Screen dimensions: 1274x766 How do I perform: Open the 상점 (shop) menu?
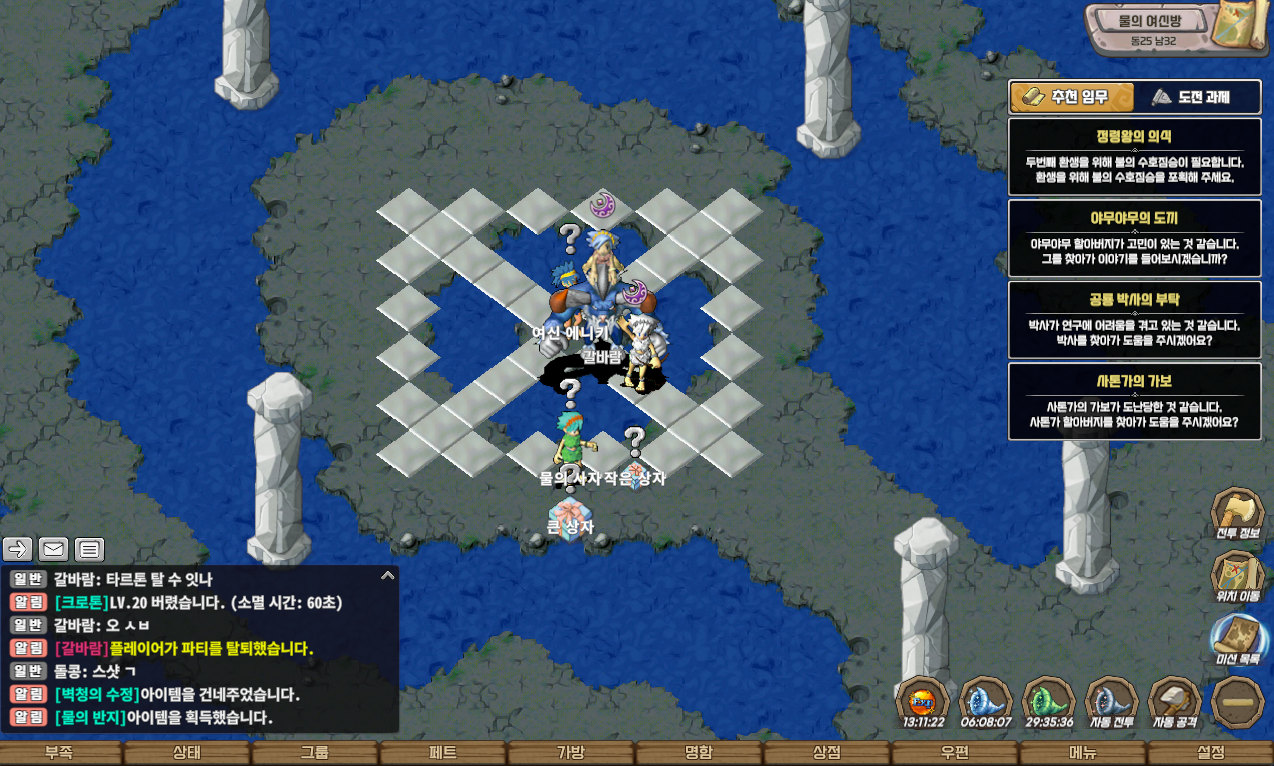[x=826, y=753]
